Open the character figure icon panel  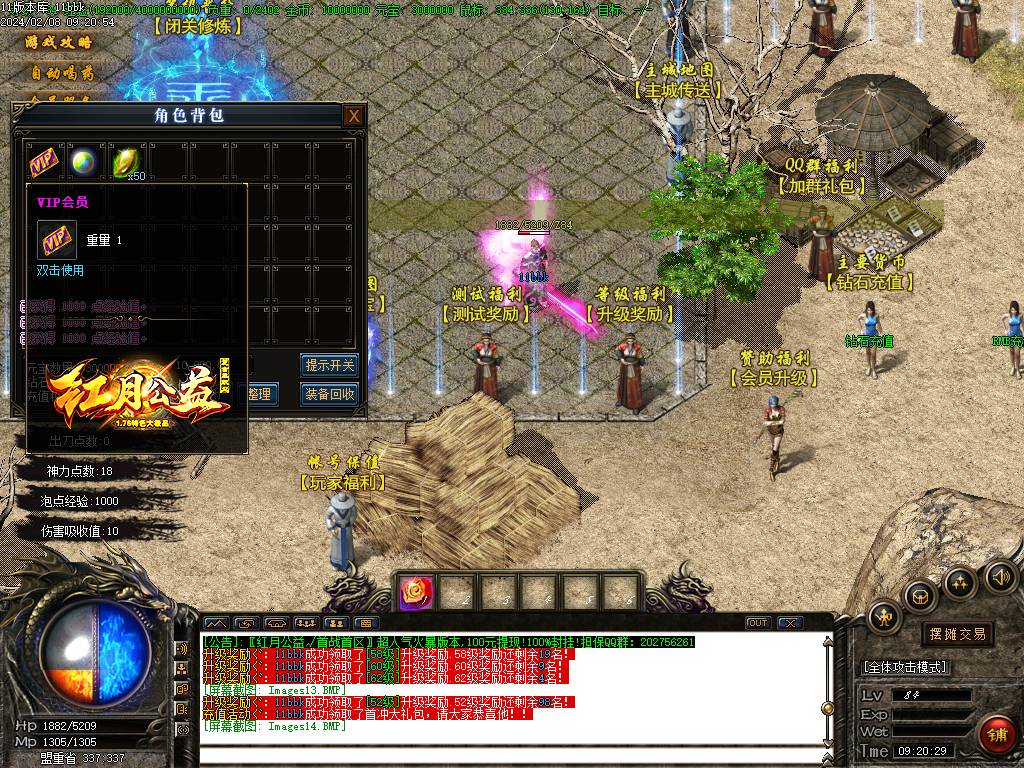[884, 617]
